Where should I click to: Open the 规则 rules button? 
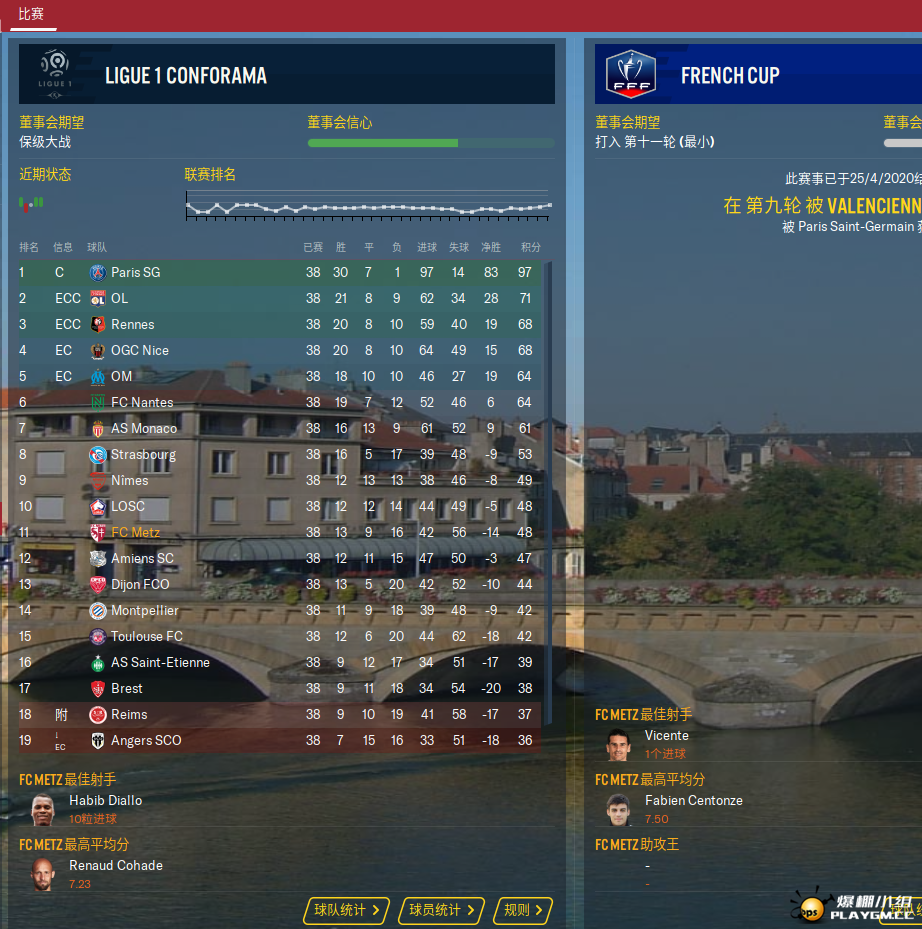[523, 910]
